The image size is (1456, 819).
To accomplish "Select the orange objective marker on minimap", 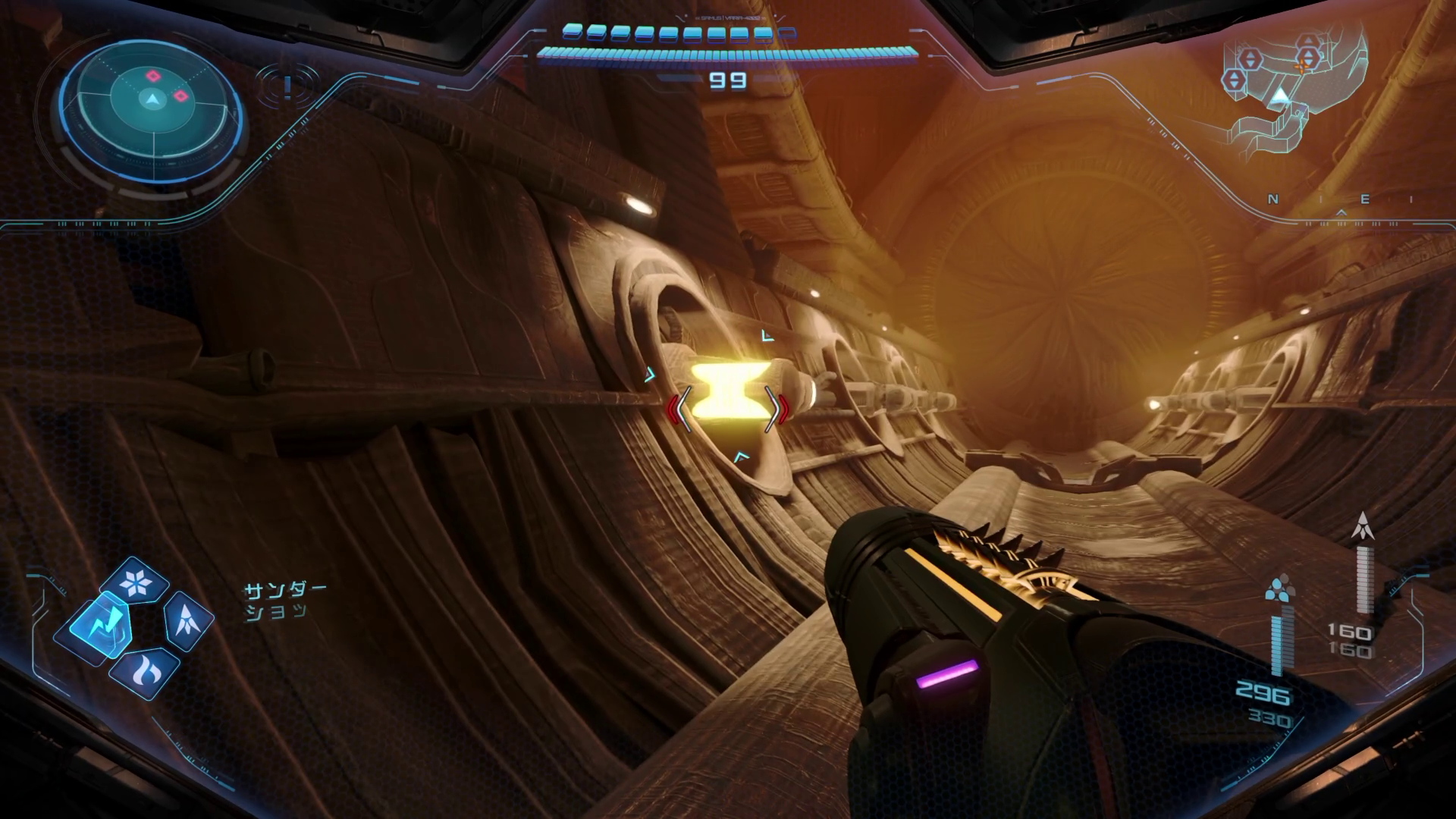I will click(x=1304, y=65).
